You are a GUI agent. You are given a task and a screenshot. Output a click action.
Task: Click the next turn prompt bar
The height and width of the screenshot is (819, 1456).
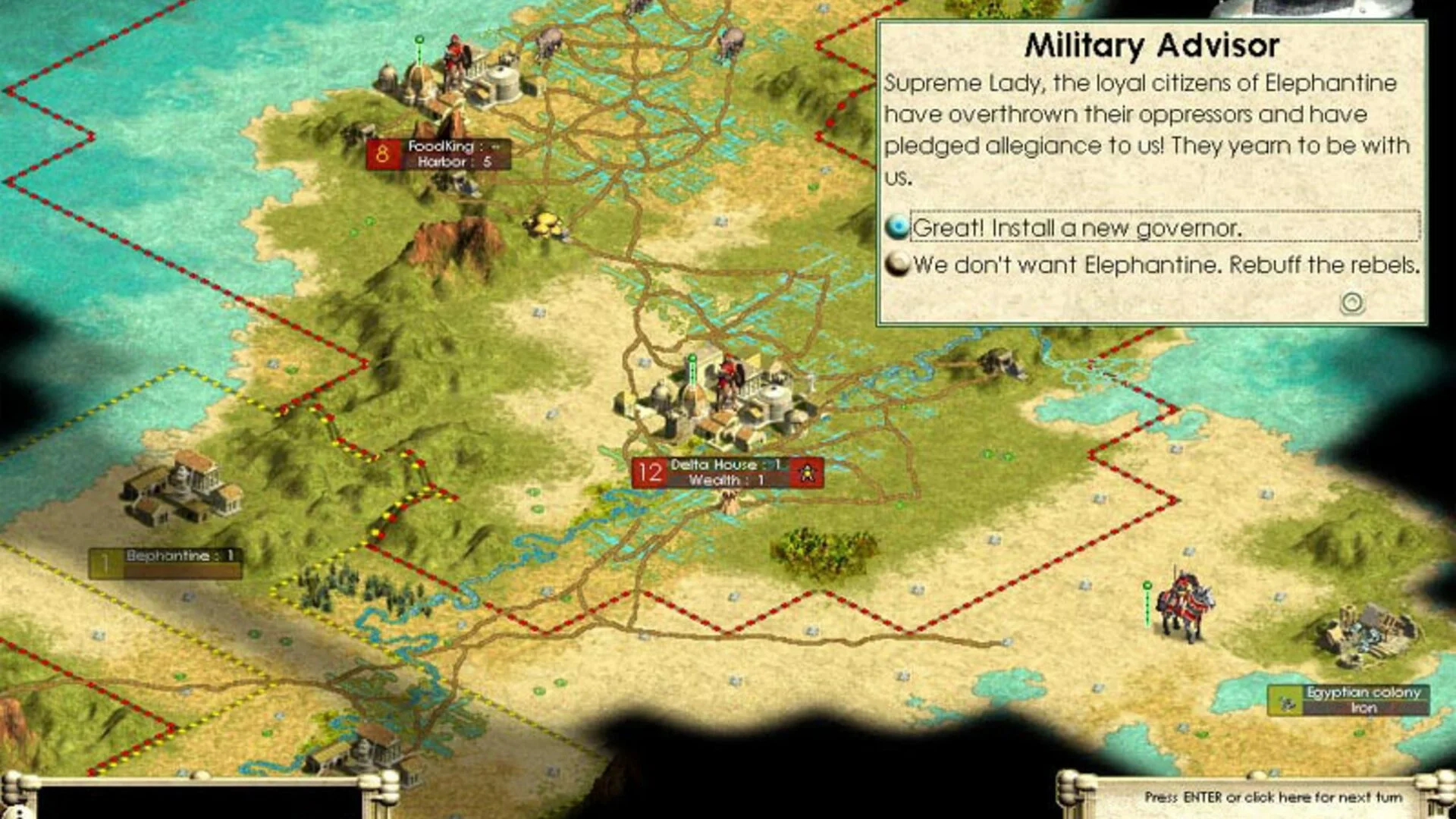click(1272, 797)
